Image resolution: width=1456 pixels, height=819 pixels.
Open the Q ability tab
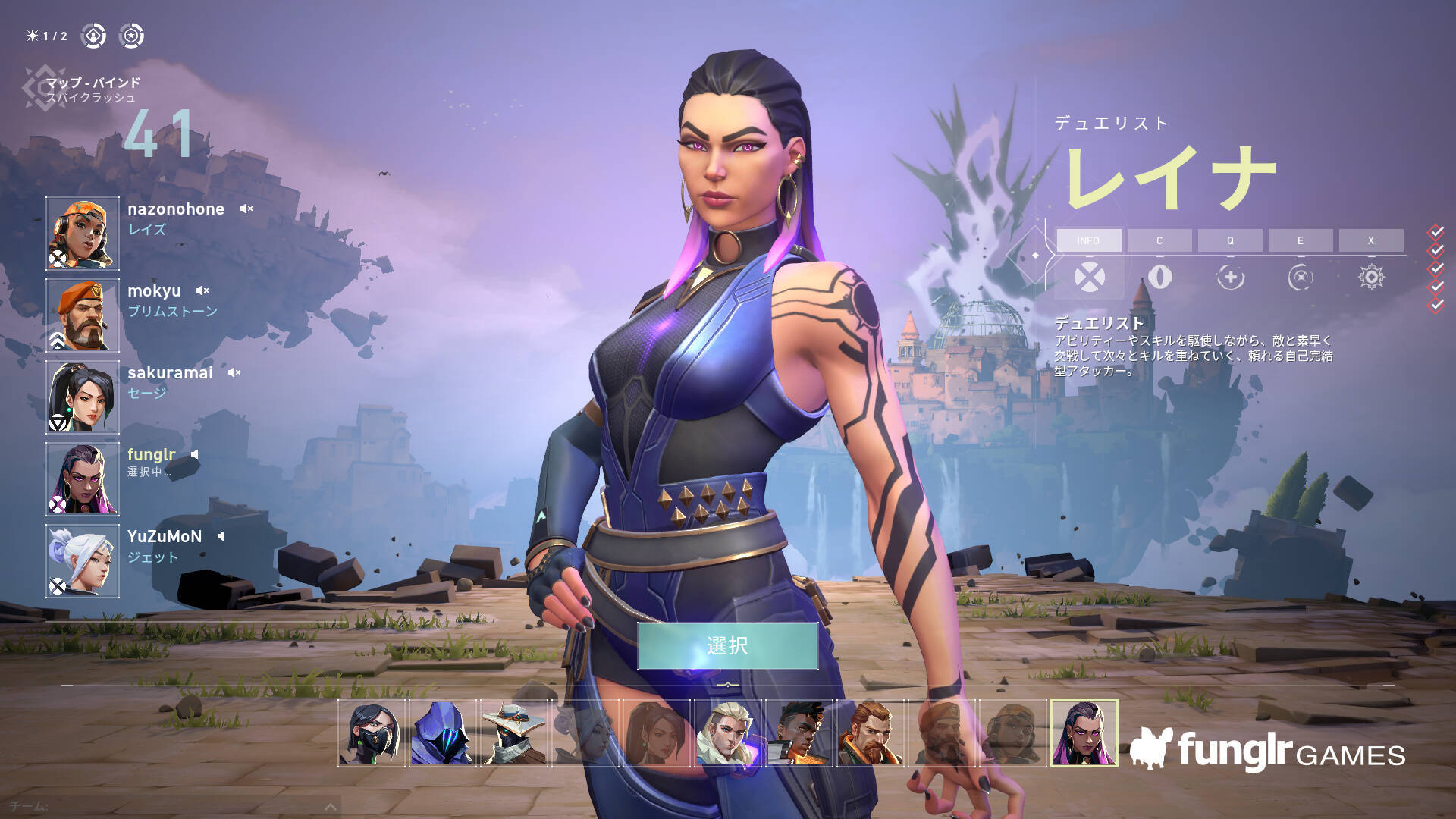click(x=1230, y=240)
